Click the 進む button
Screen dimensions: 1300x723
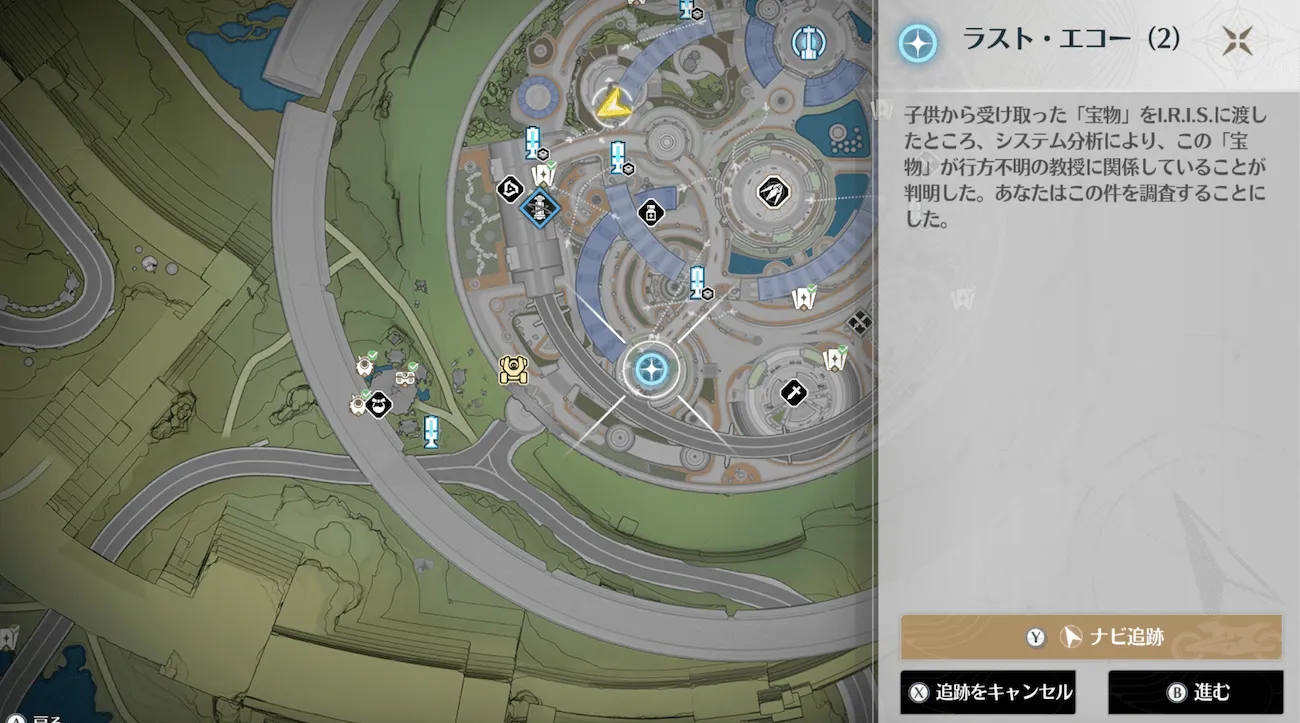(1195, 692)
